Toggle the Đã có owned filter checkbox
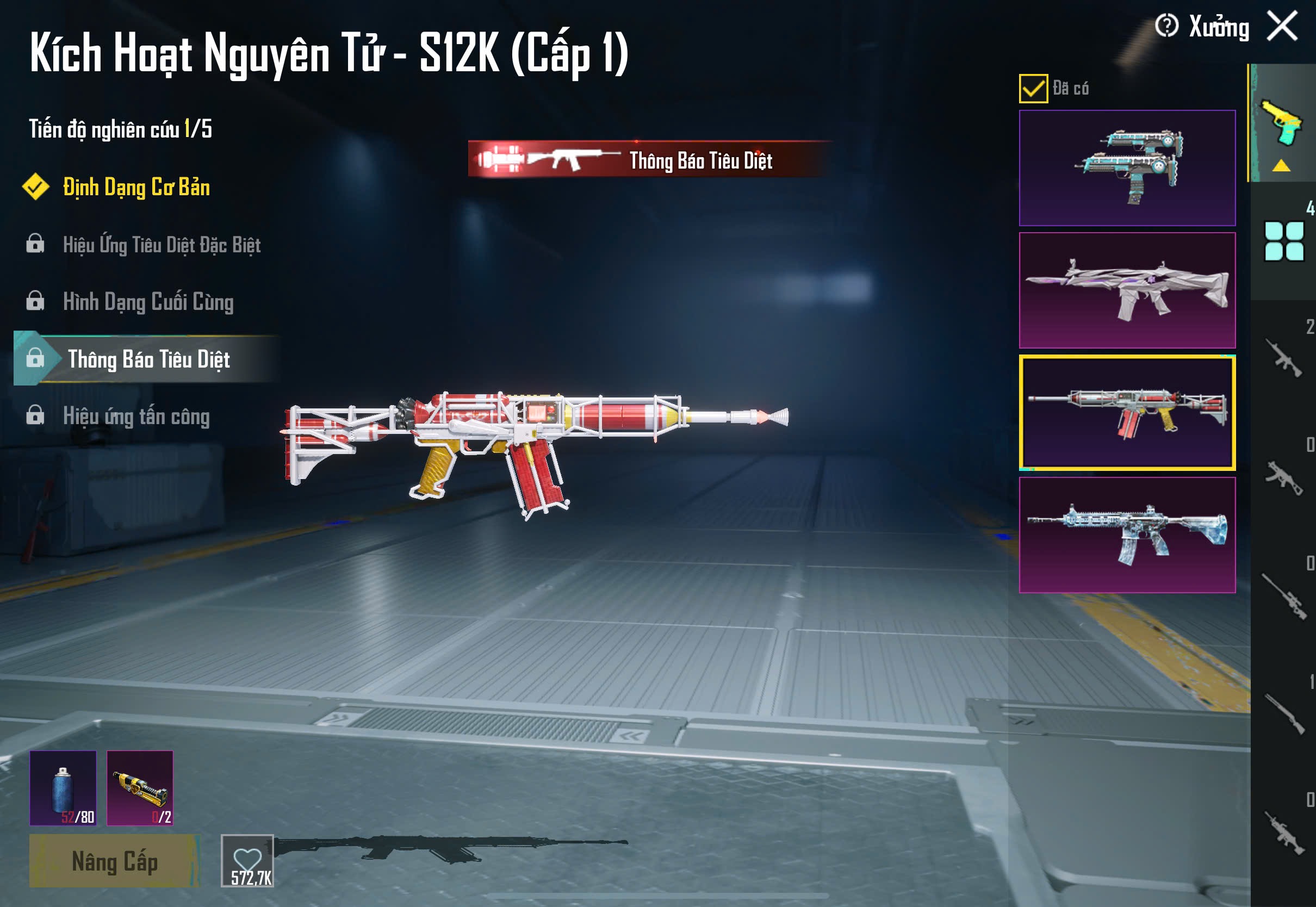This screenshot has height=907, width=1316. click(1033, 89)
